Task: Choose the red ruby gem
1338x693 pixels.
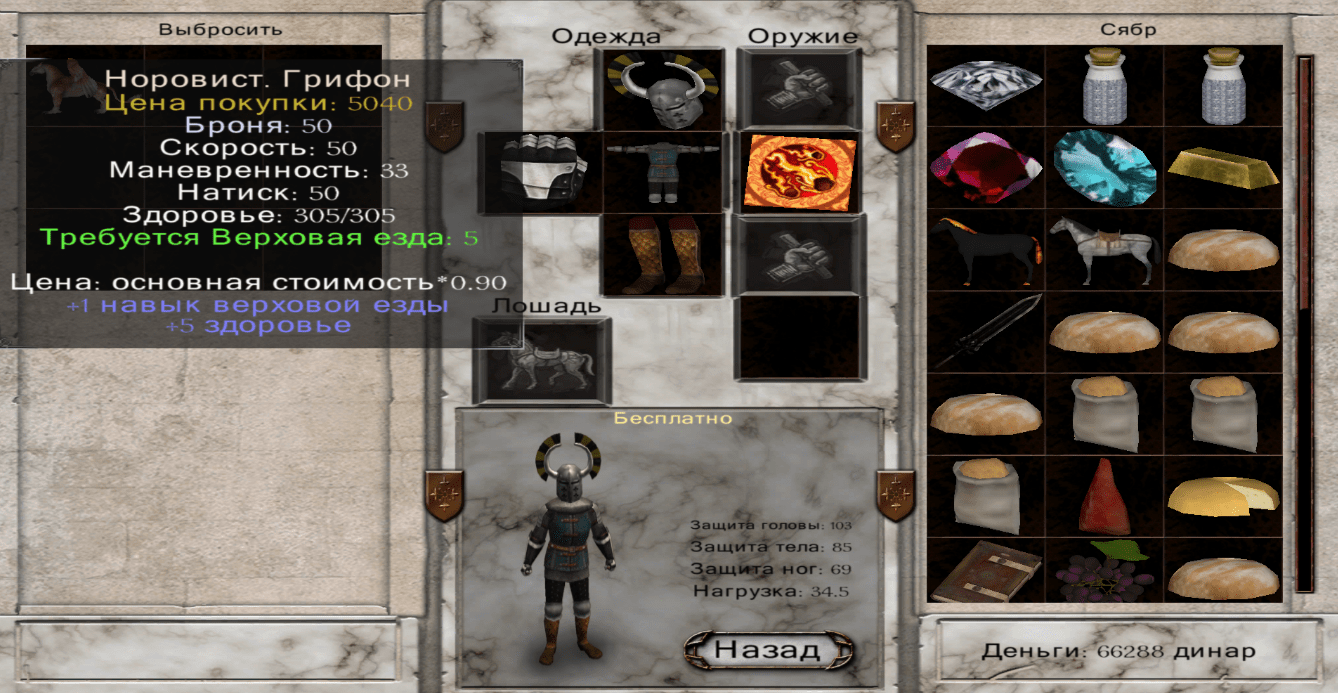Action: [986, 167]
